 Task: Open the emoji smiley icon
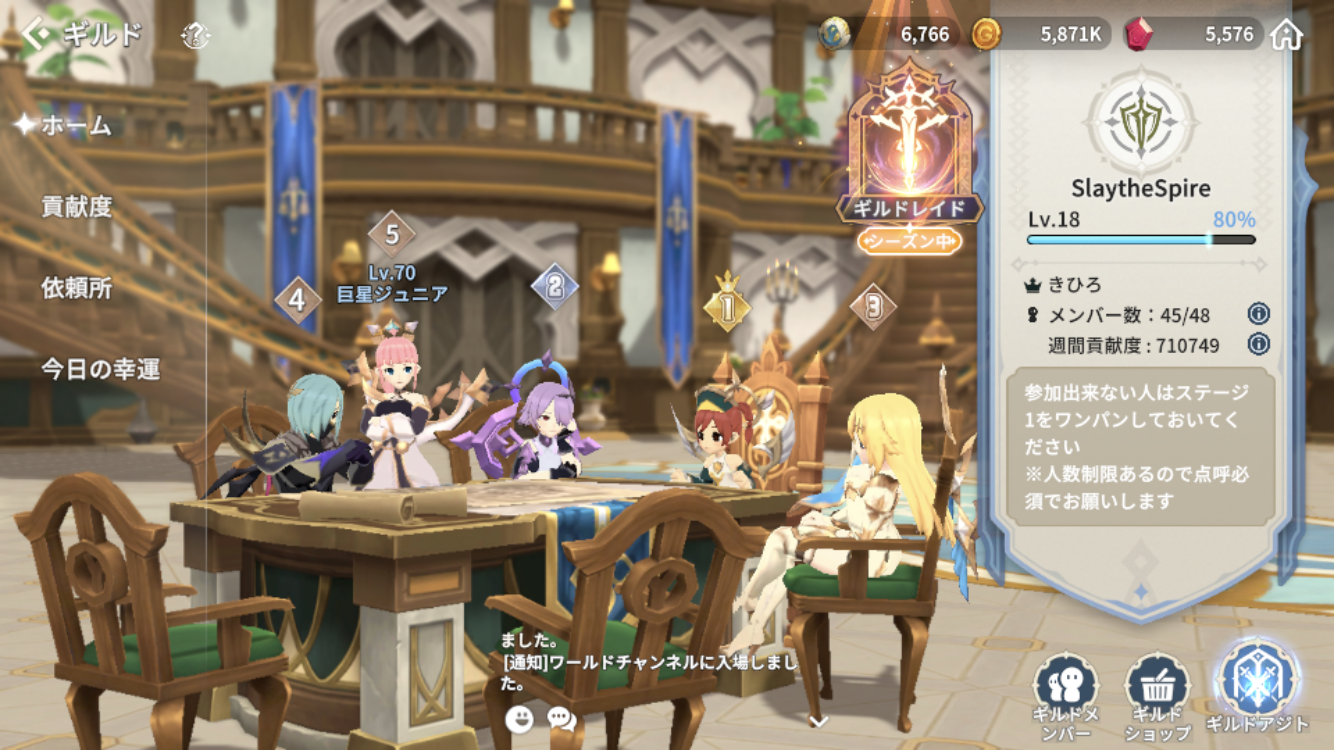pyautogui.click(x=519, y=718)
